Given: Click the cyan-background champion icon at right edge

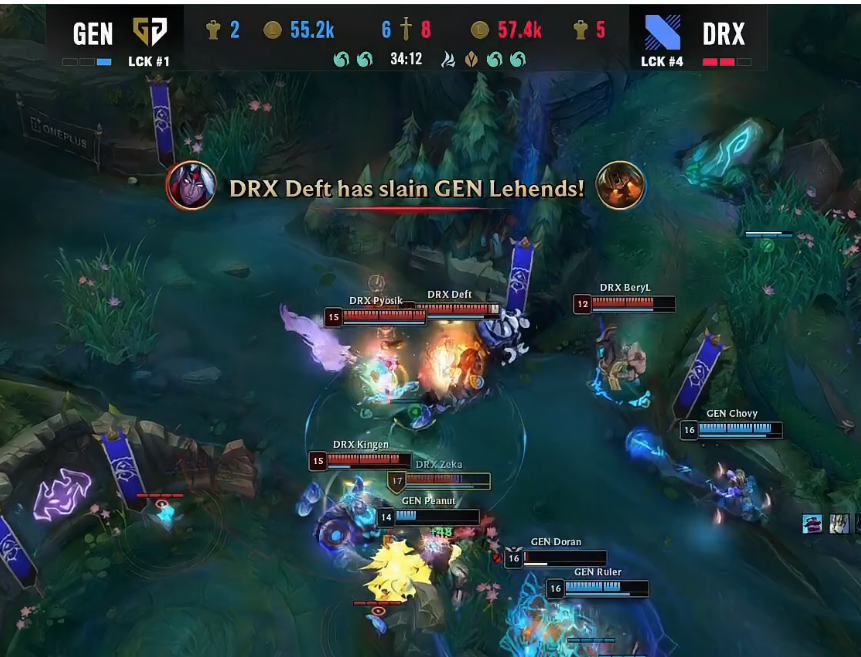Looking at the screenshot, I should coord(812,523).
